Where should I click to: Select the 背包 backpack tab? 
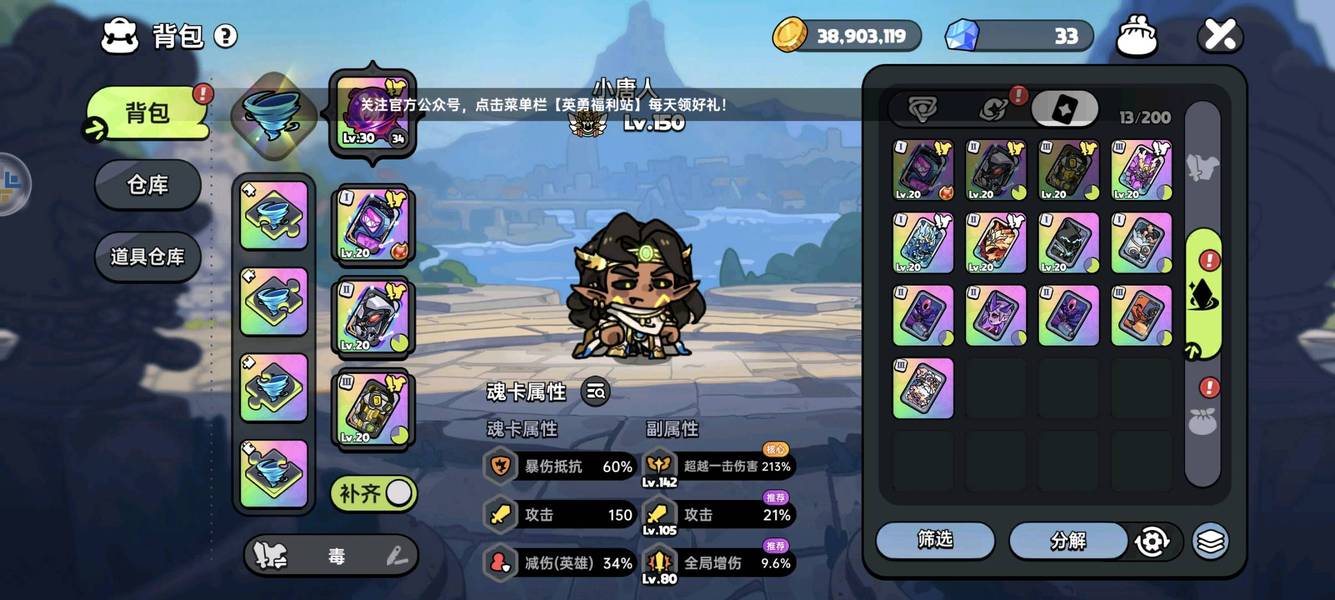coord(148,113)
